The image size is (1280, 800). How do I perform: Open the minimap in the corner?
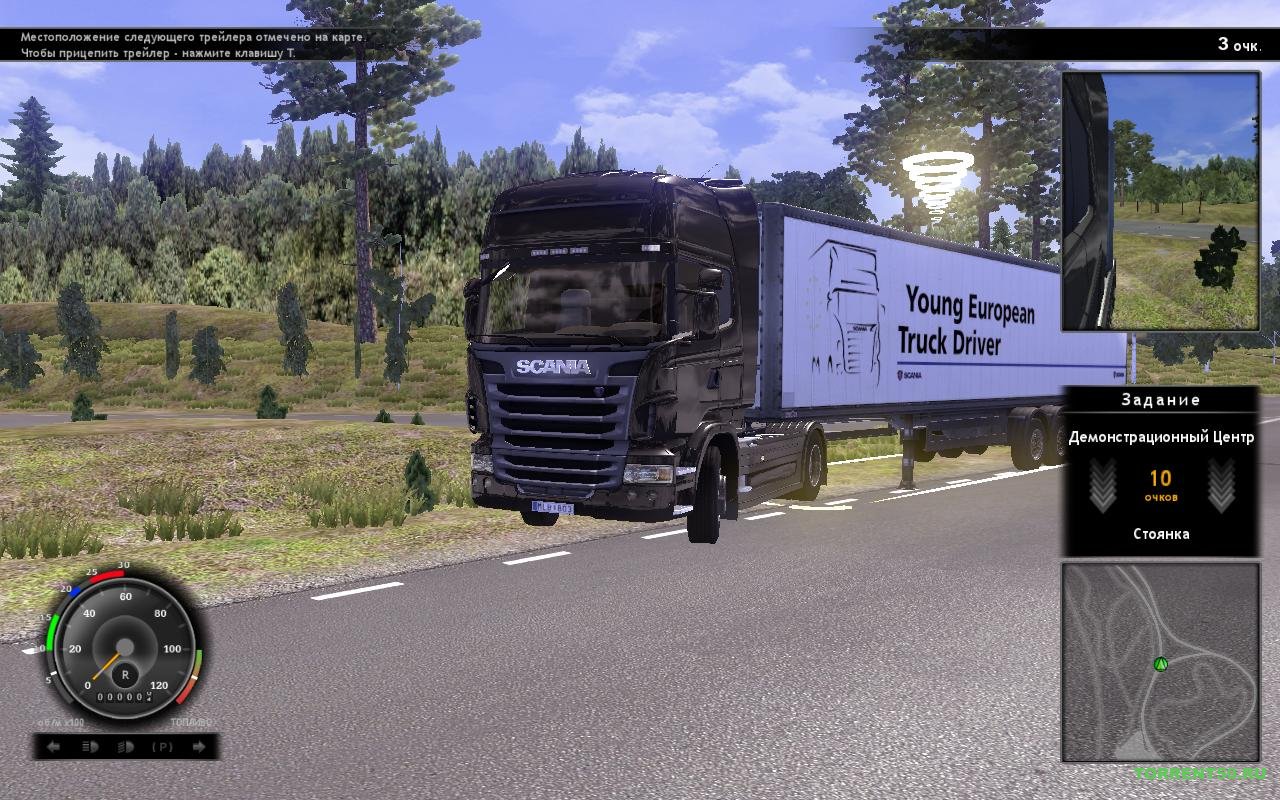tap(1160, 661)
